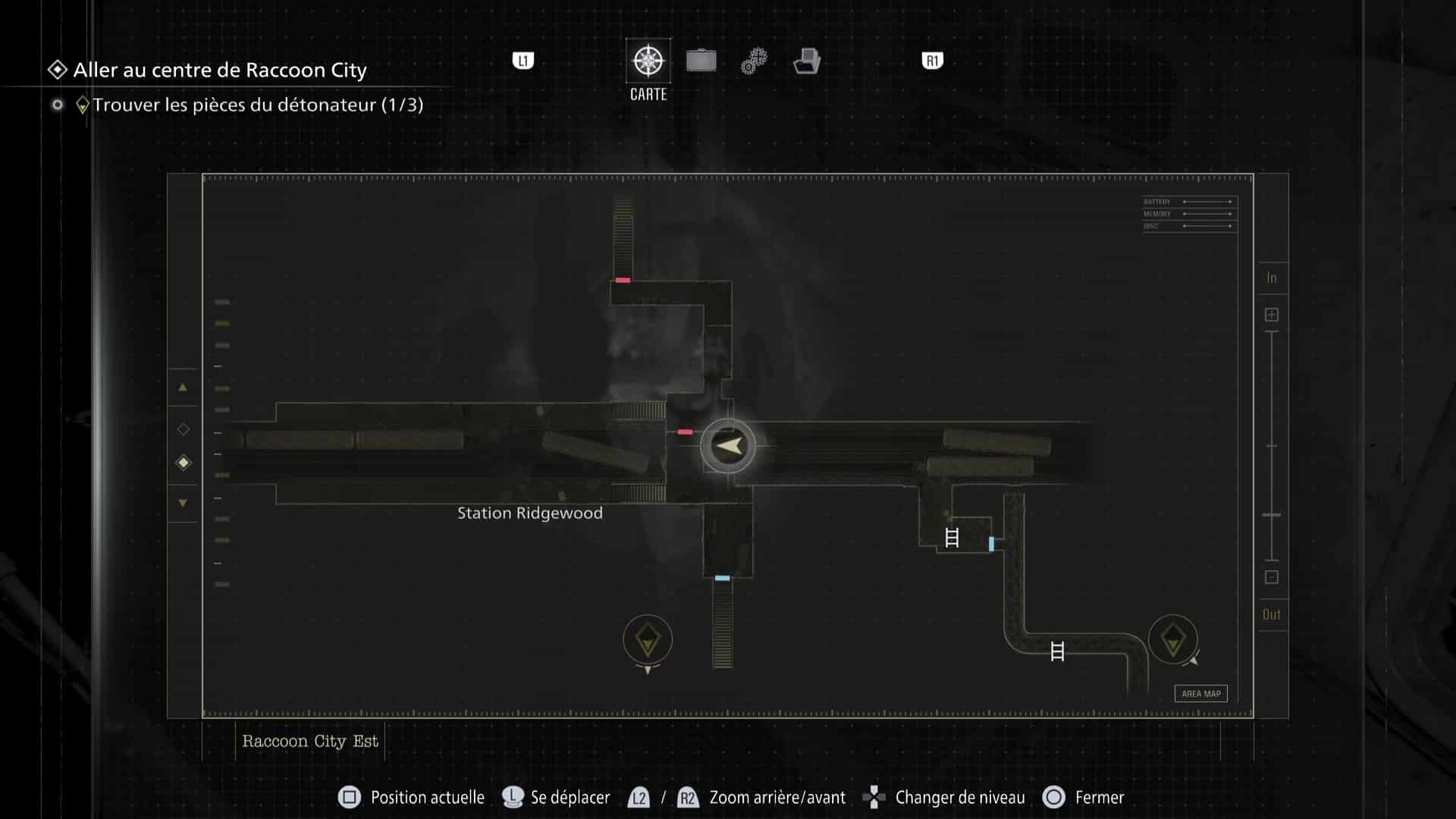Viewport: 1456px width, 819px height.
Task: Open the inventory briefcase icon
Action: tap(701, 59)
